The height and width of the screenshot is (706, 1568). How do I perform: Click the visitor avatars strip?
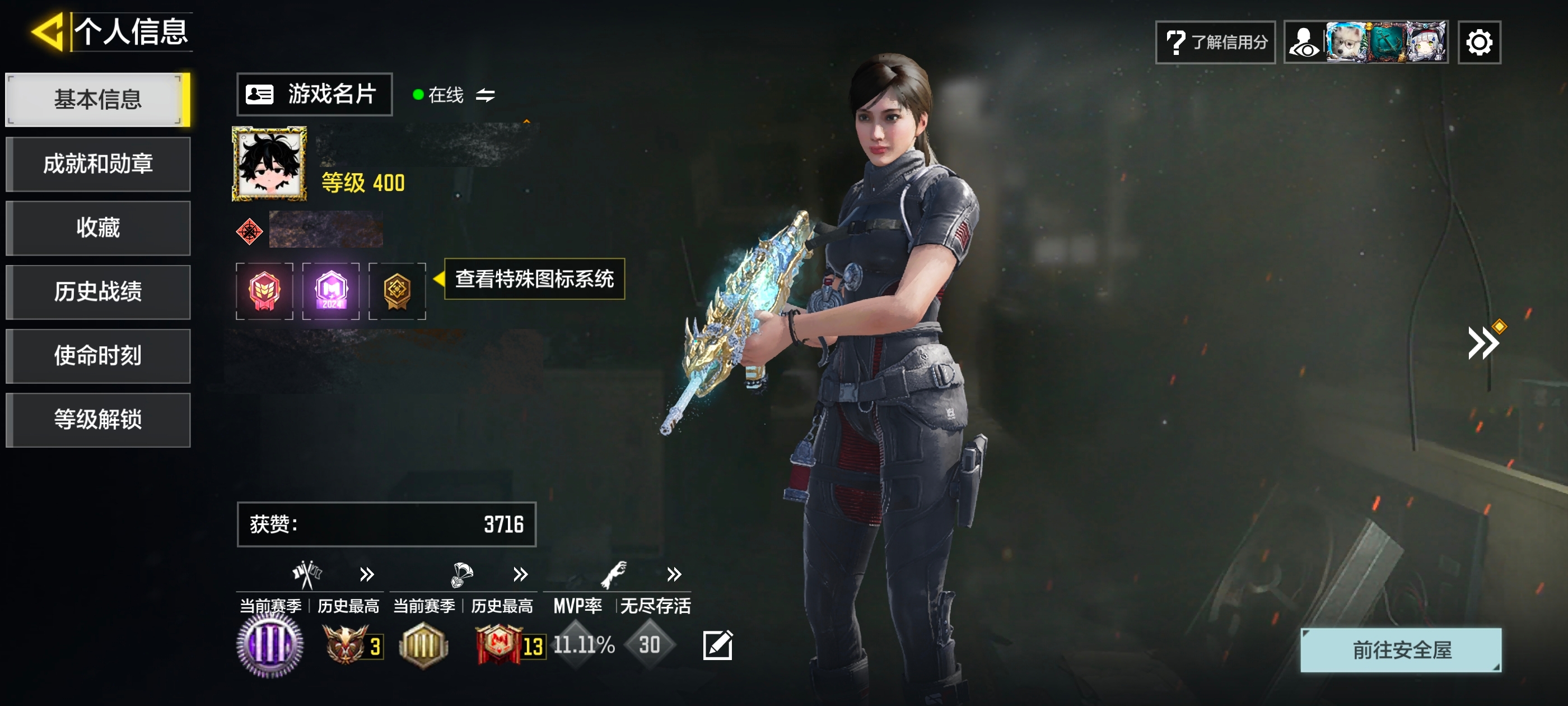(1366, 42)
